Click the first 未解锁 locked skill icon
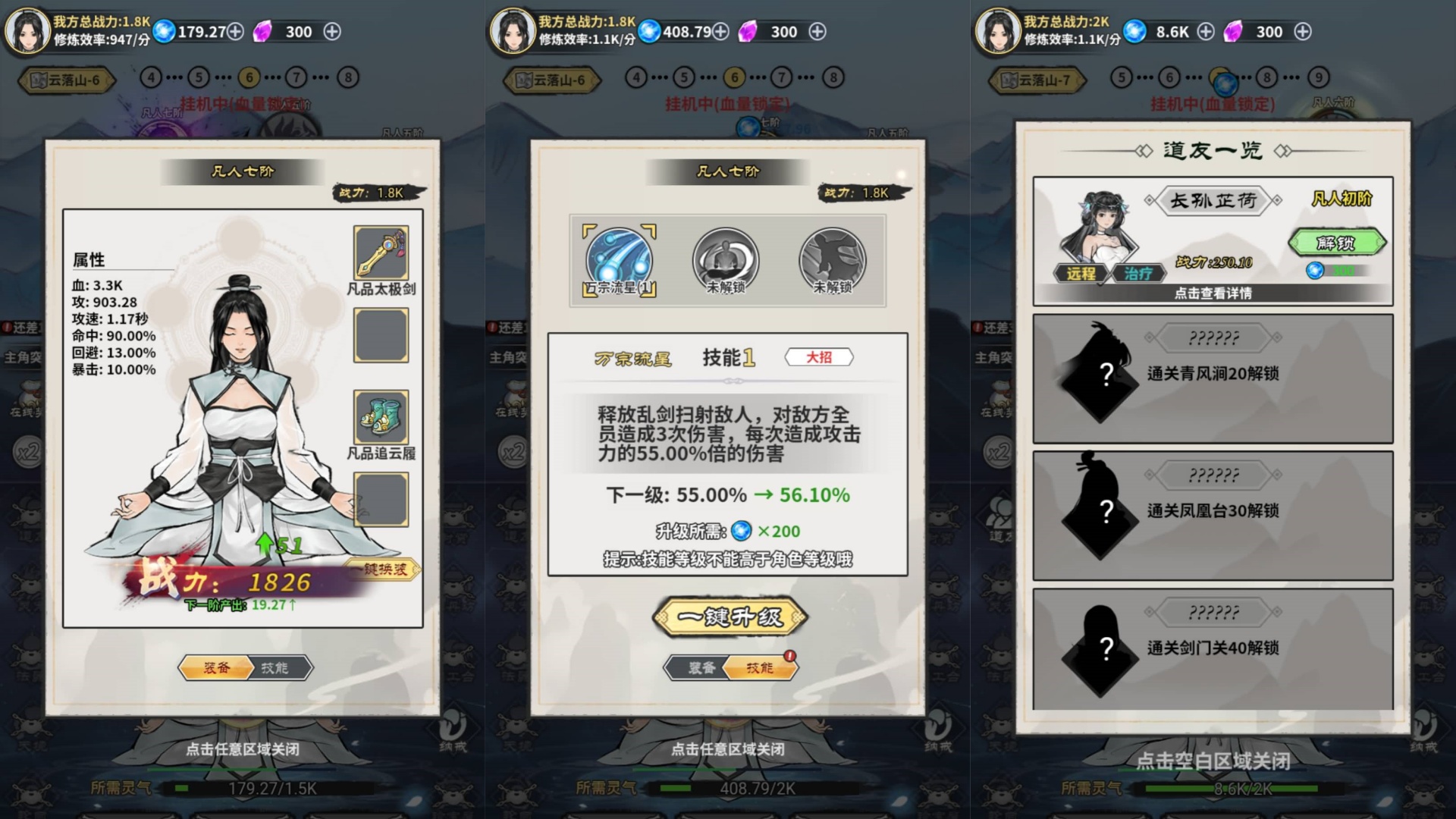Screen dimensions: 1456x819 (727, 259)
